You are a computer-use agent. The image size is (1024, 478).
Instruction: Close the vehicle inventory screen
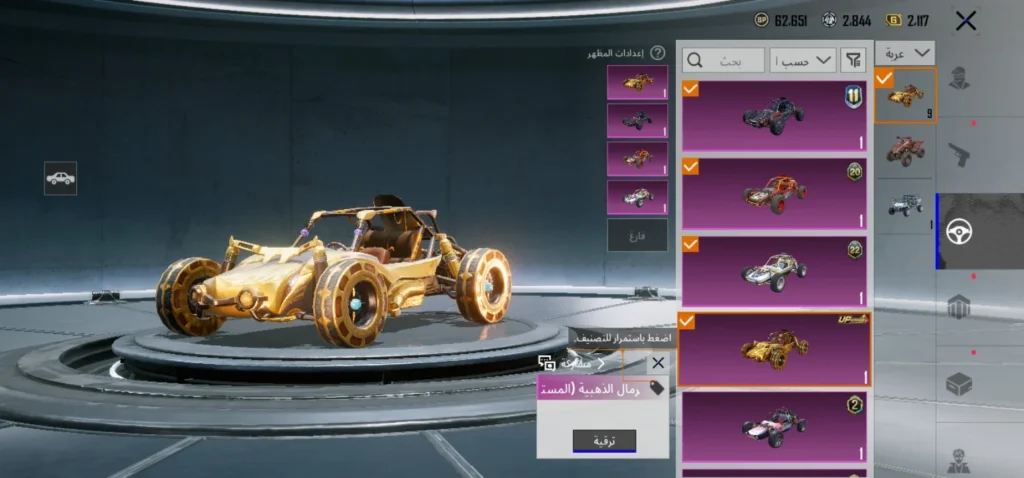click(x=965, y=21)
